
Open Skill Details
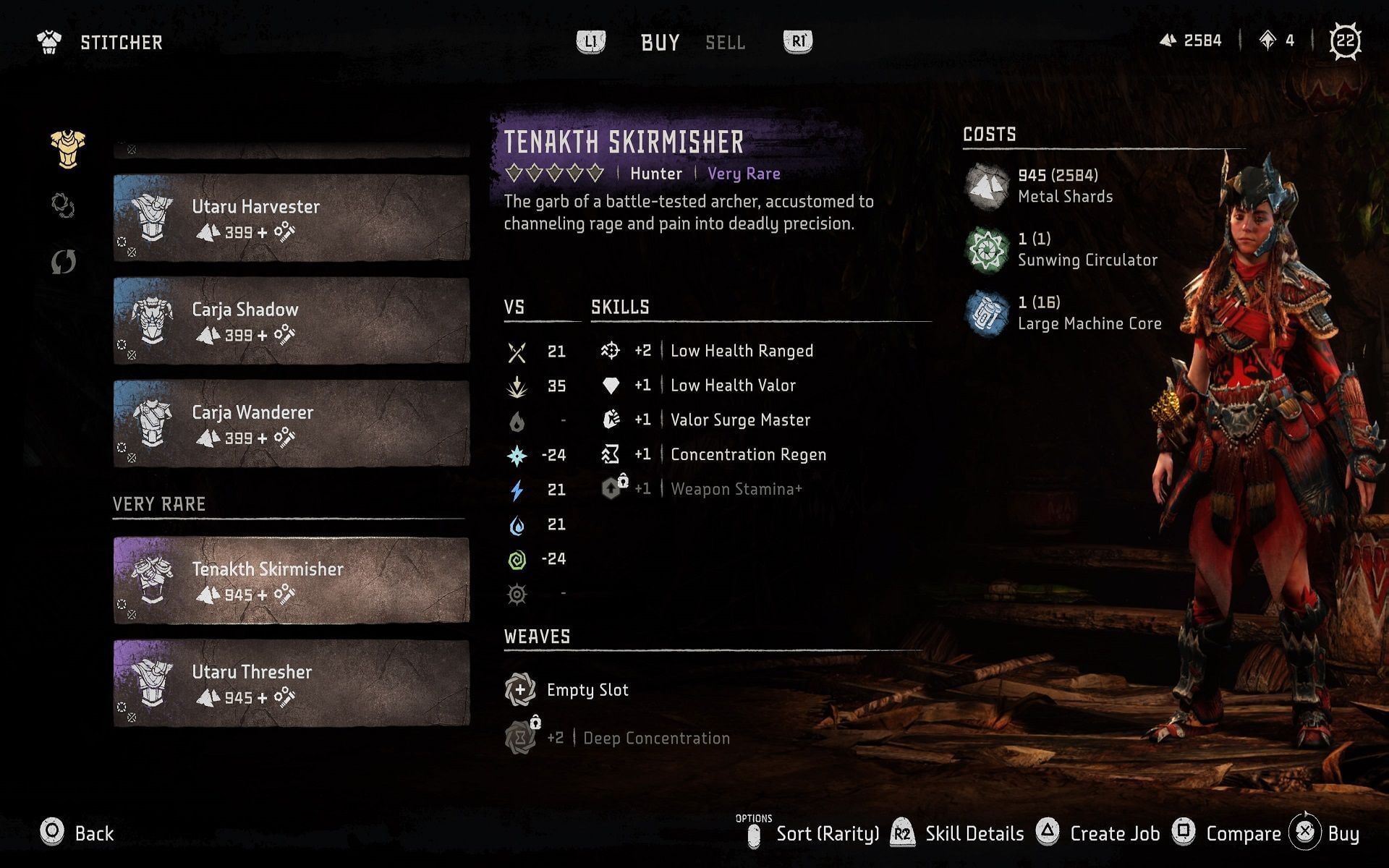click(974, 833)
